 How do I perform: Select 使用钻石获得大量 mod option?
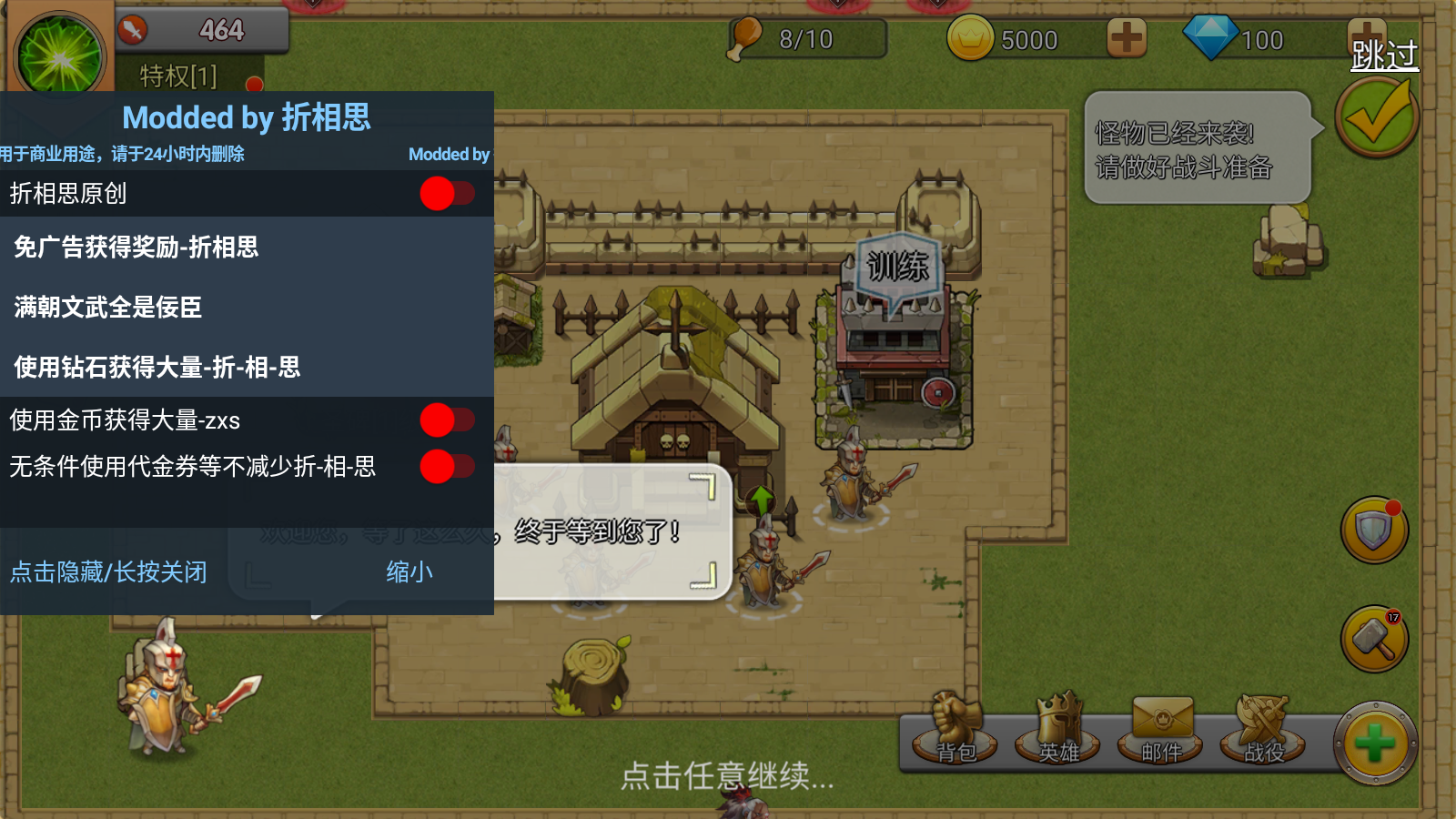point(157,367)
